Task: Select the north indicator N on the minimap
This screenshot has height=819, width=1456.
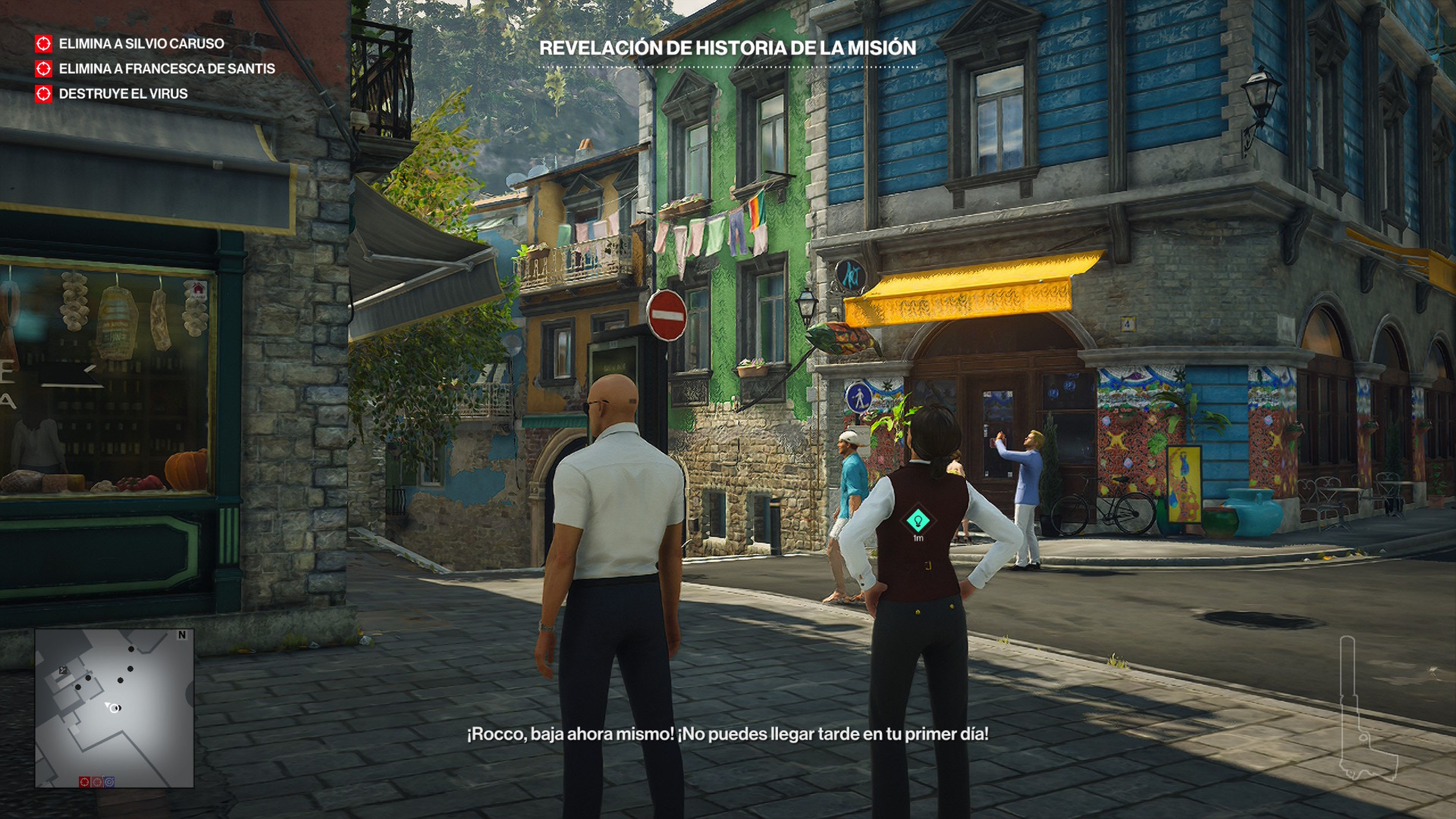Action: click(x=182, y=635)
